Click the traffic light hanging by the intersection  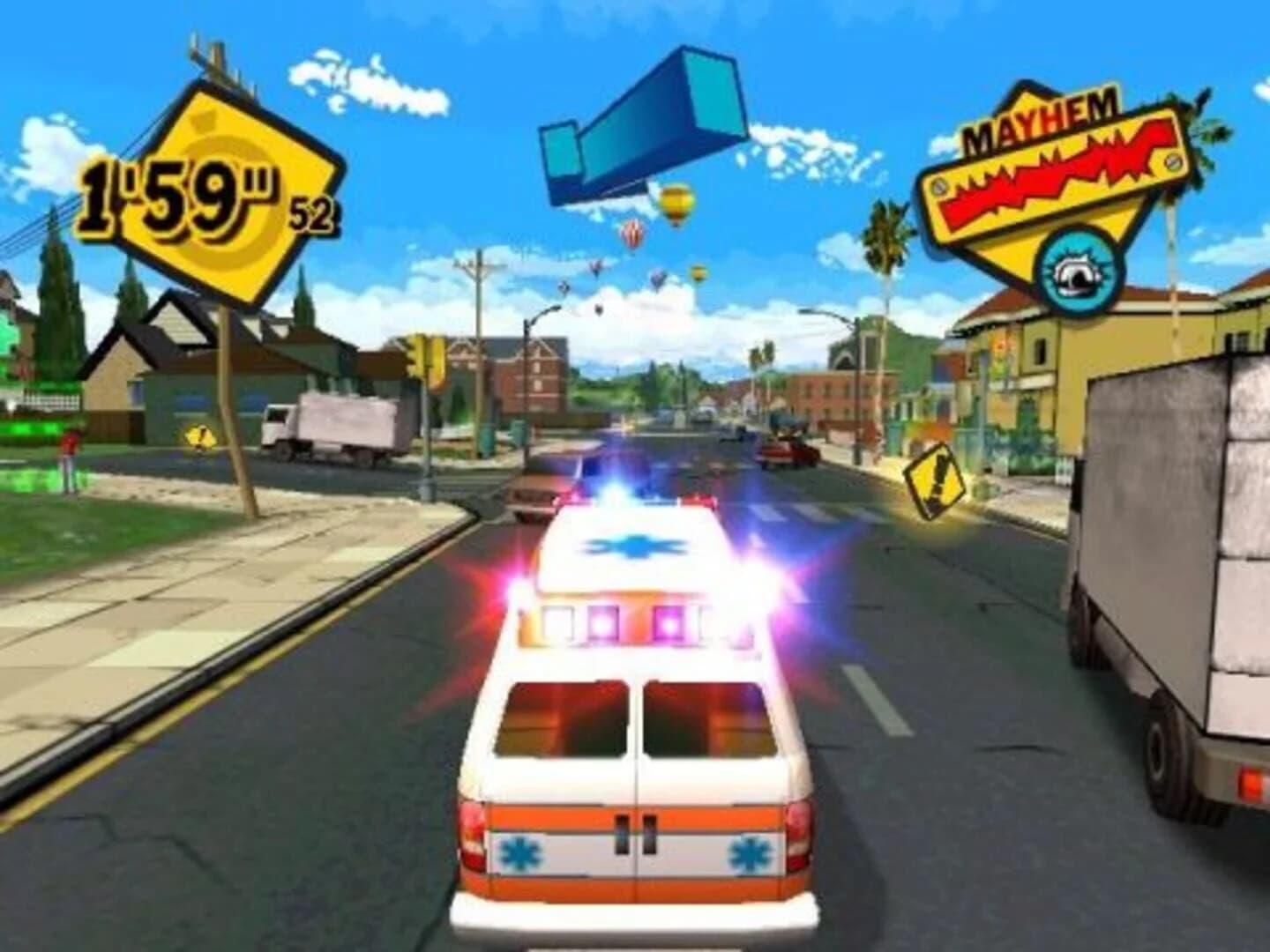tap(423, 354)
